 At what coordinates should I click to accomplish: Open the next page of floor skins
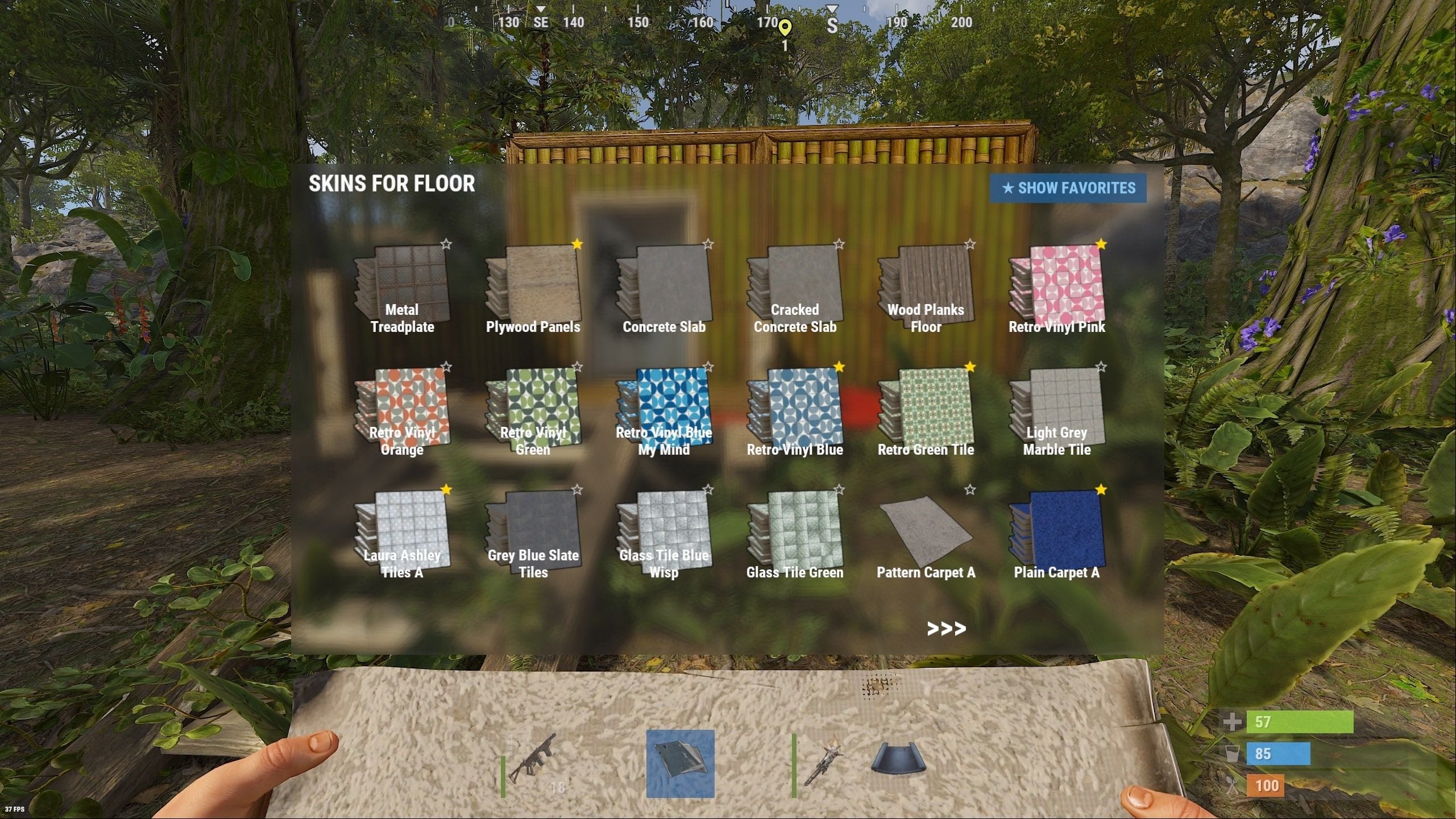click(x=947, y=628)
